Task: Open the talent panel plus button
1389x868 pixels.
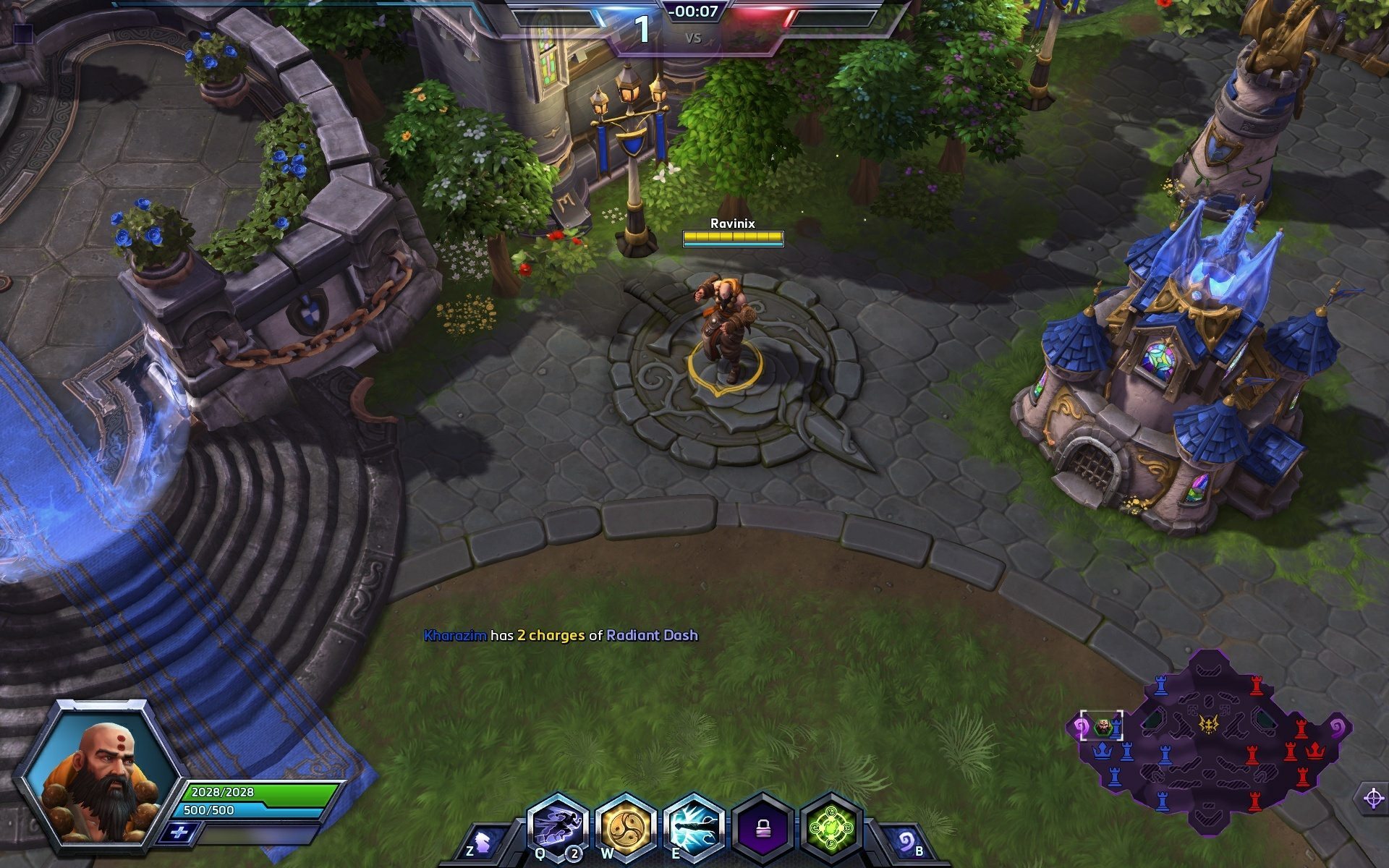Action: tap(179, 833)
